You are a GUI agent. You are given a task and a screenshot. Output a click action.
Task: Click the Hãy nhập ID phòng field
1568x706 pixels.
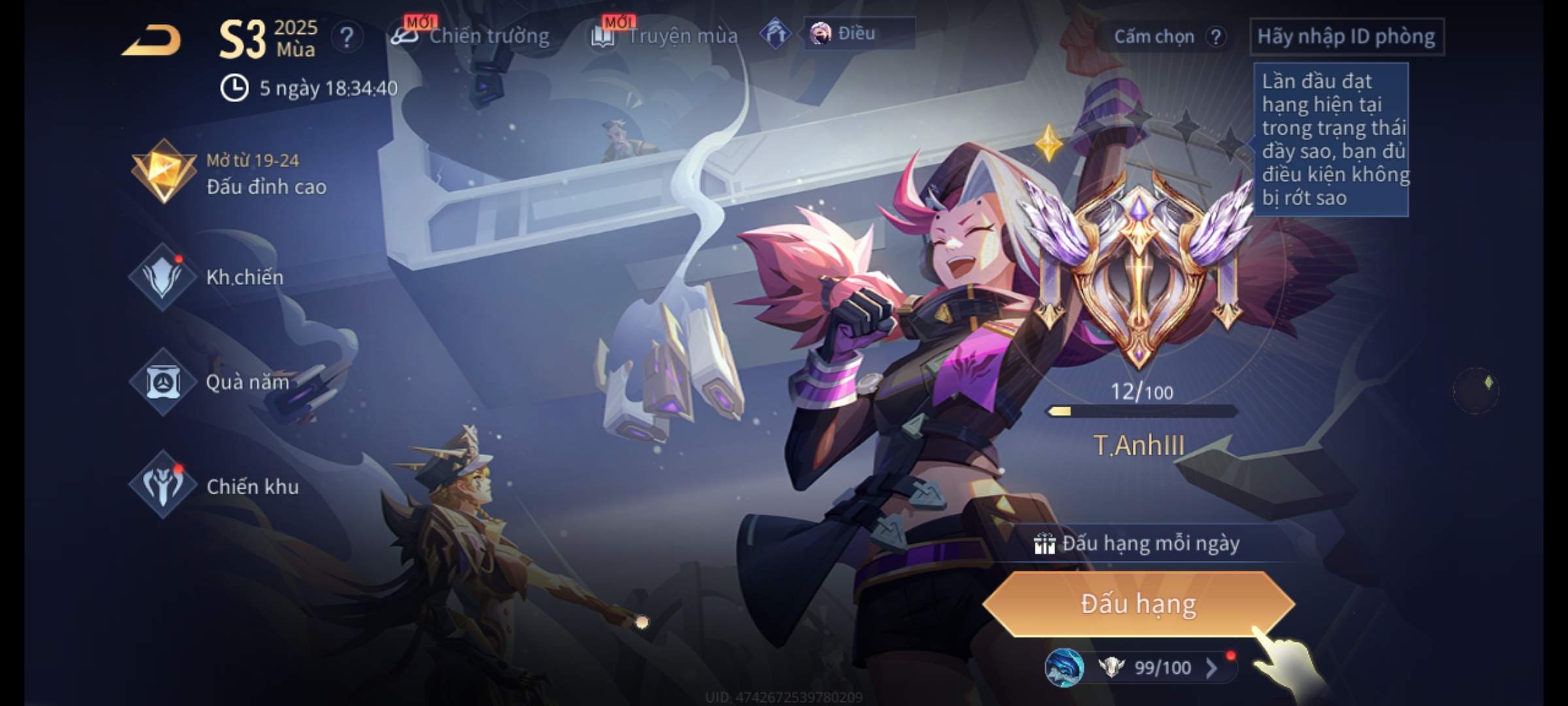(1346, 37)
